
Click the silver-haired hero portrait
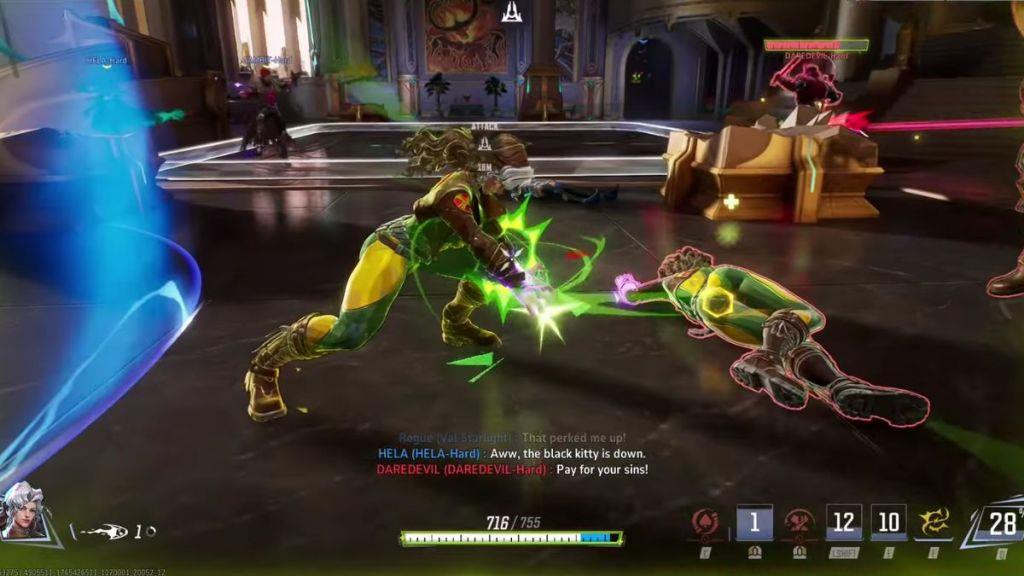click(x=26, y=512)
